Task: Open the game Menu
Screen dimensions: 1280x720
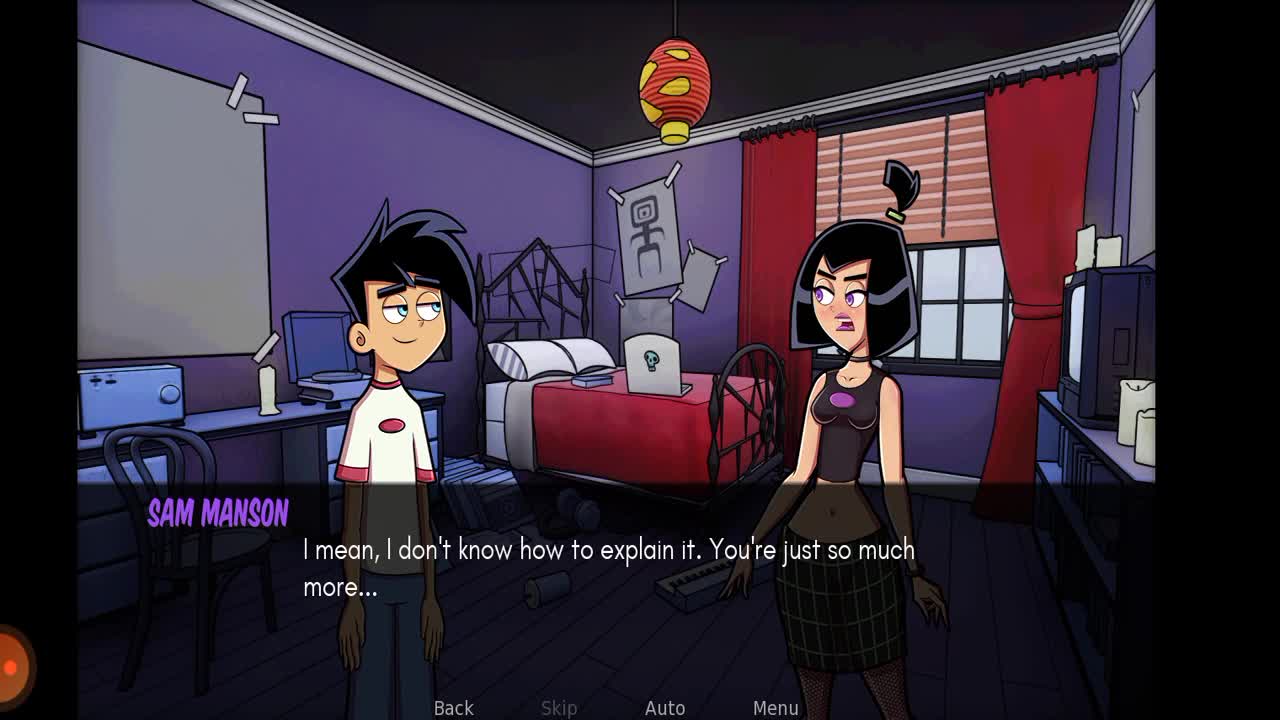Action: click(776, 708)
